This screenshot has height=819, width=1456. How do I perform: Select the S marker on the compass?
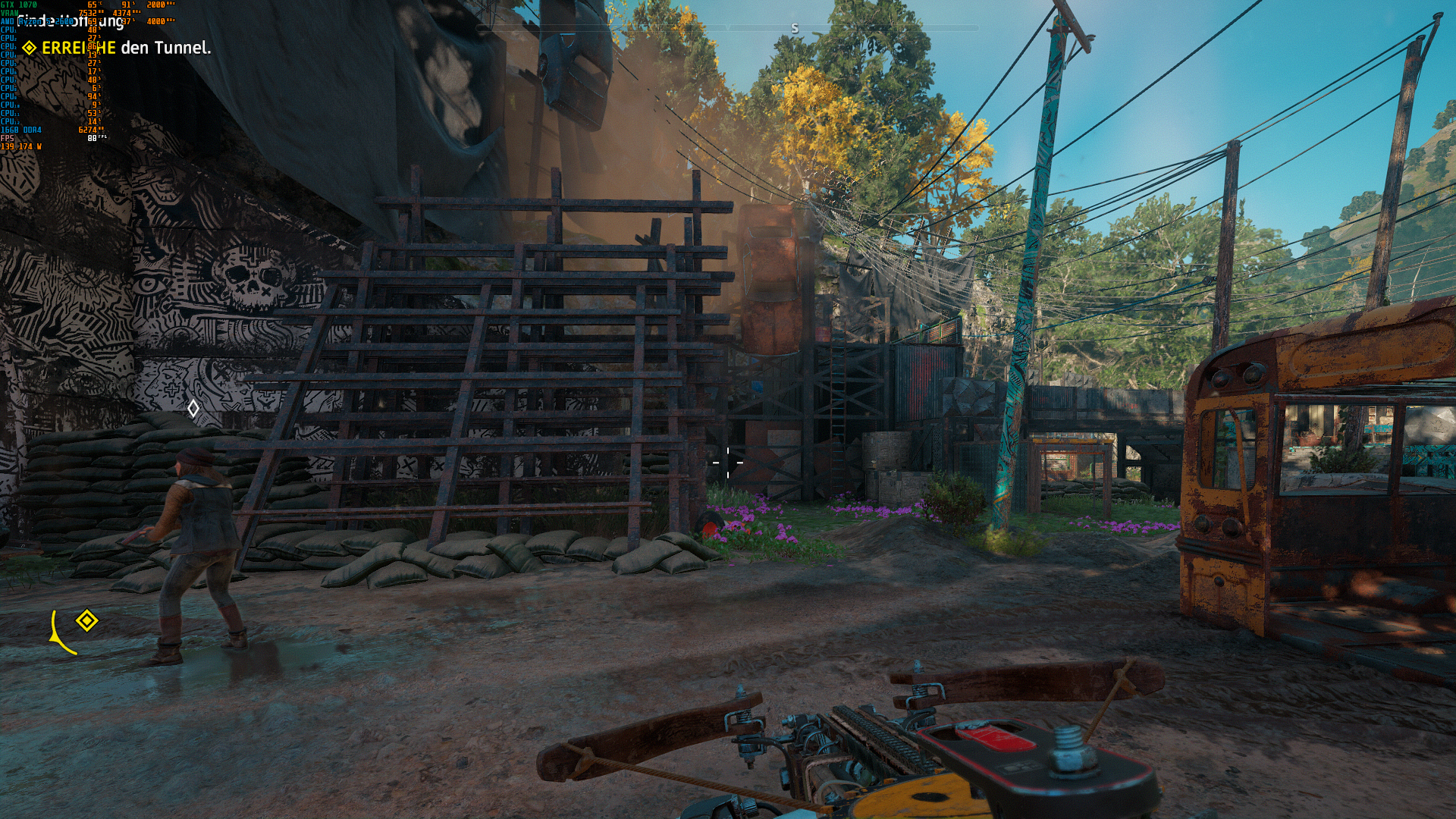pos(795,28)
